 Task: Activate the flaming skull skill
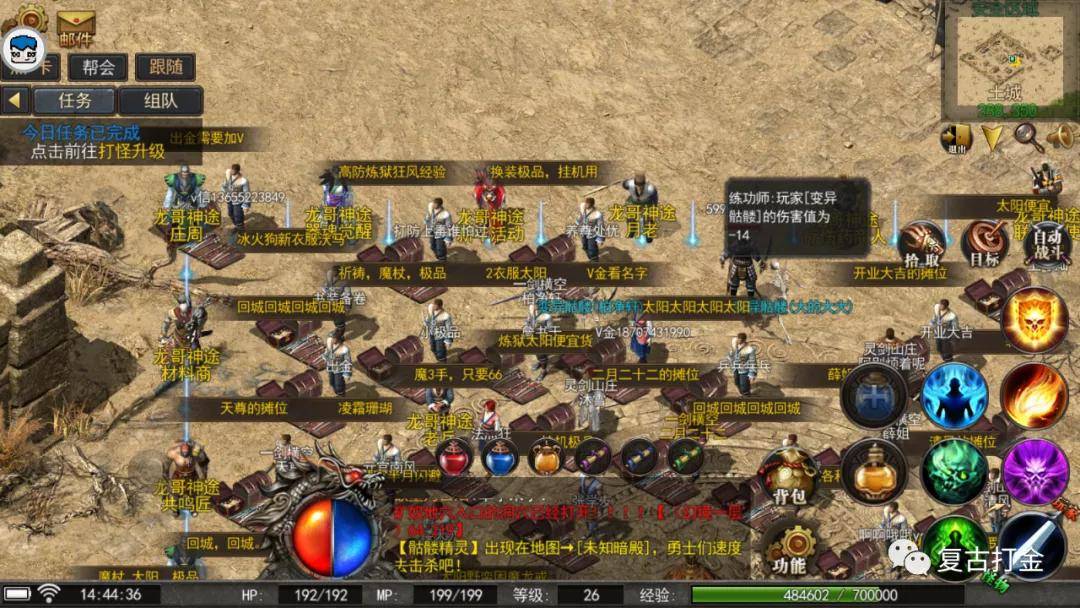click(x=1034, y=320)
